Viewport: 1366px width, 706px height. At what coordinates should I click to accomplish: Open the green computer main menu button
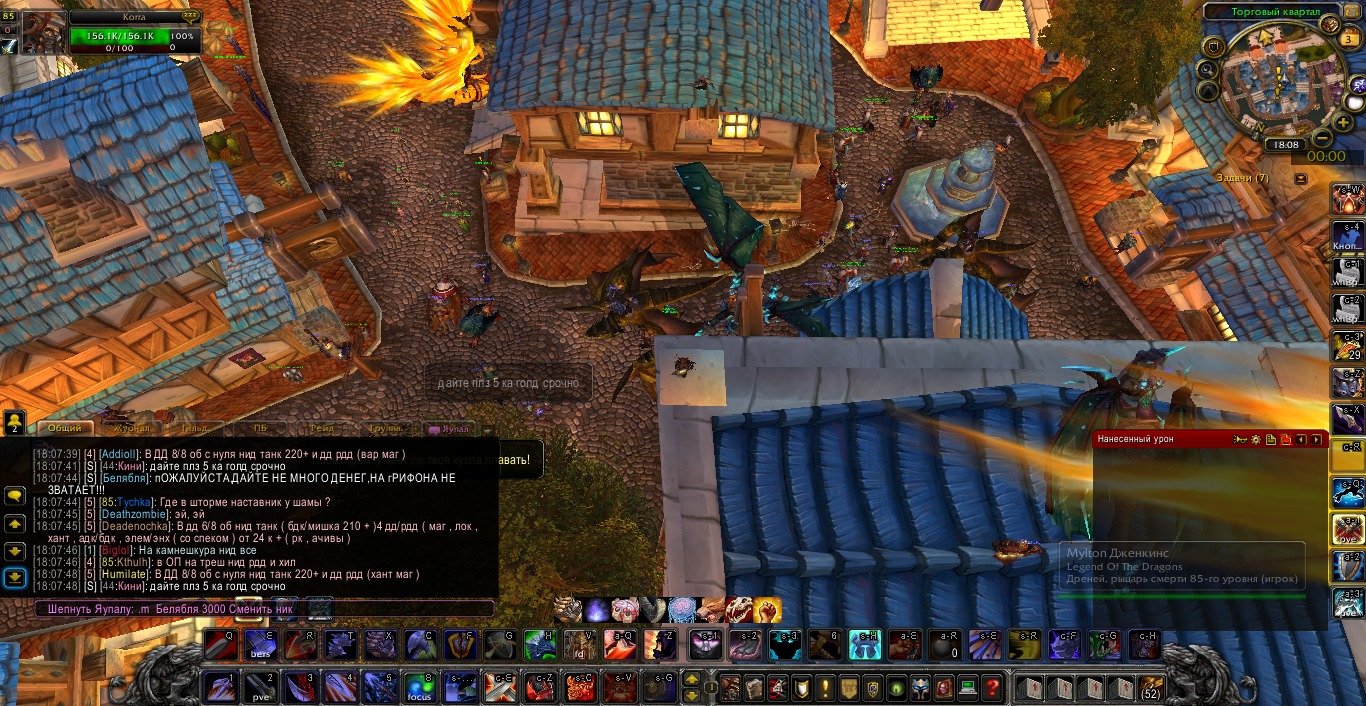click(967, 688)
